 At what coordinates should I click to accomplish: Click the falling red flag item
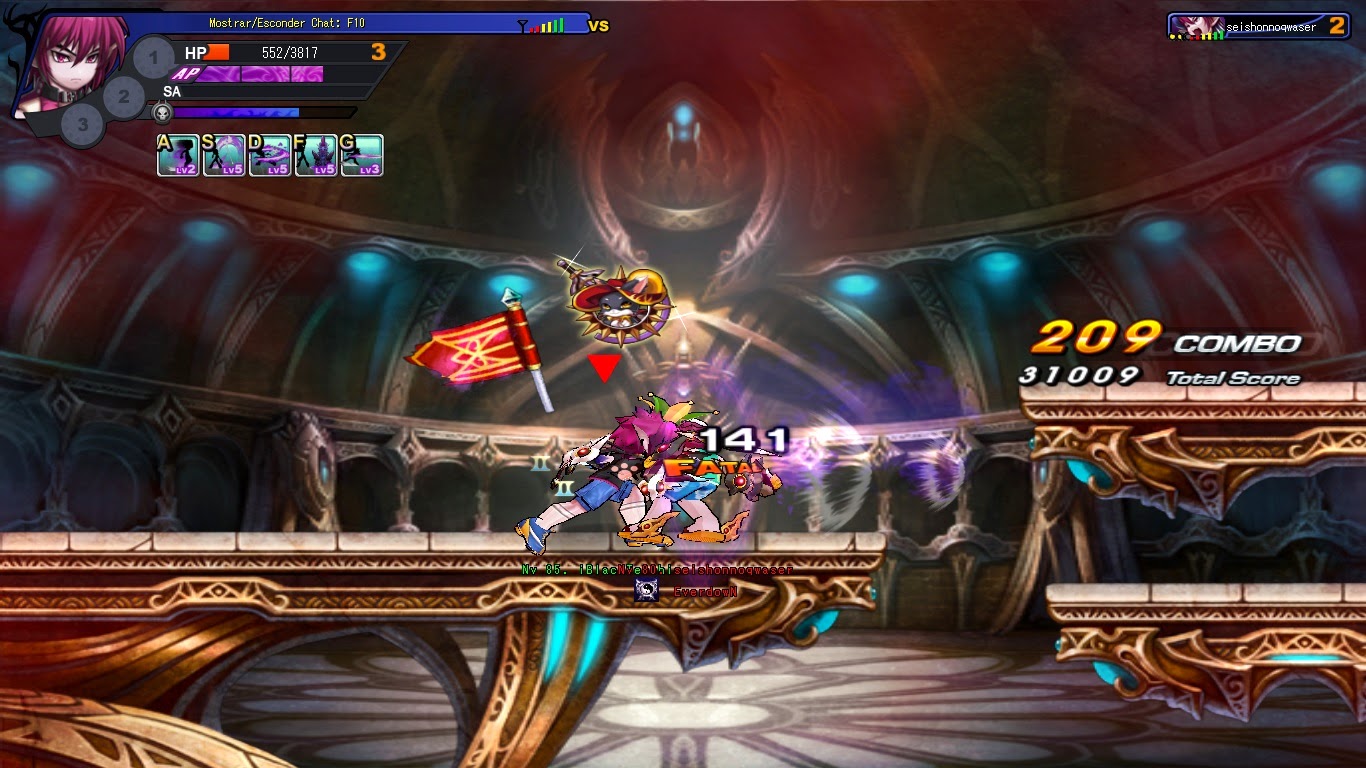click(x=470, y=345)
